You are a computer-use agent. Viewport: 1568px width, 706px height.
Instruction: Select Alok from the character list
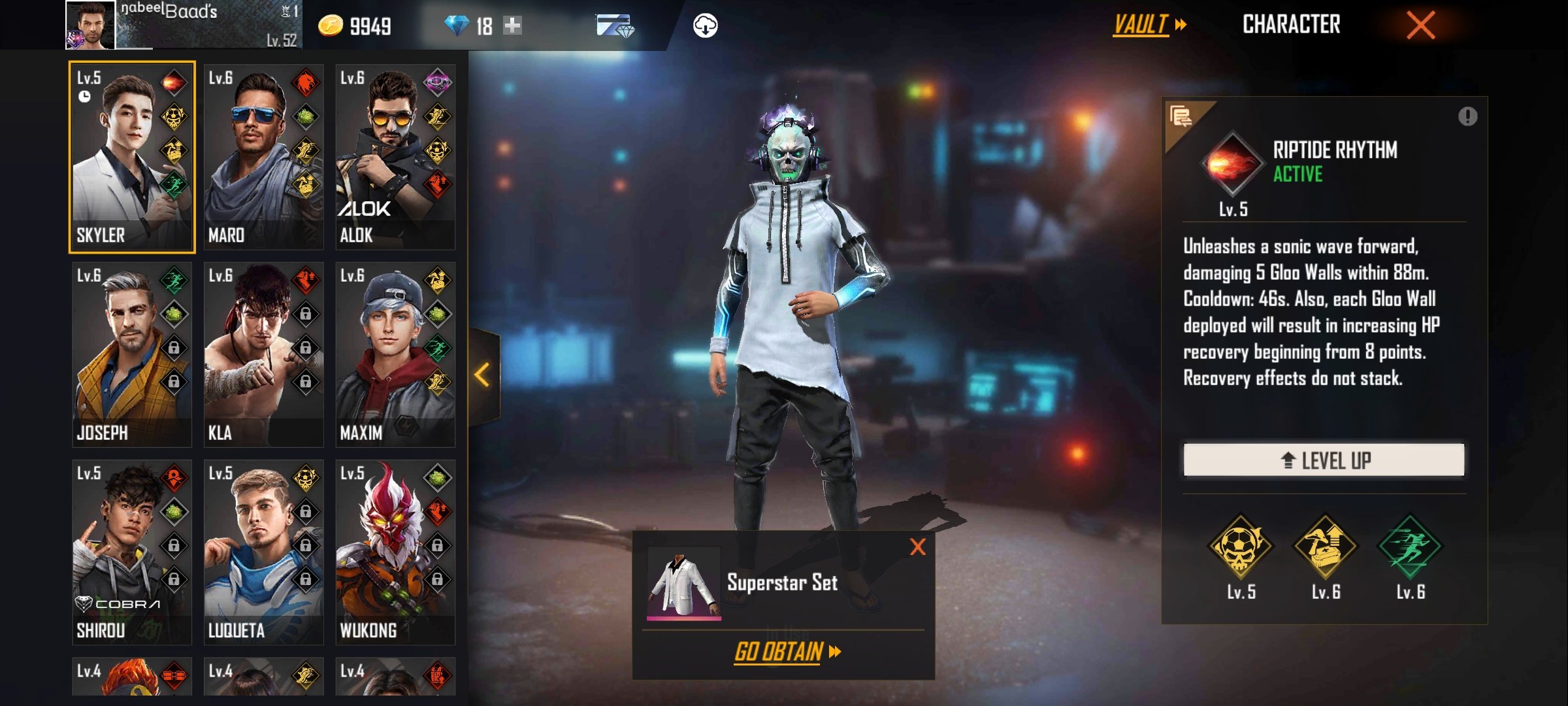[395, 157]
